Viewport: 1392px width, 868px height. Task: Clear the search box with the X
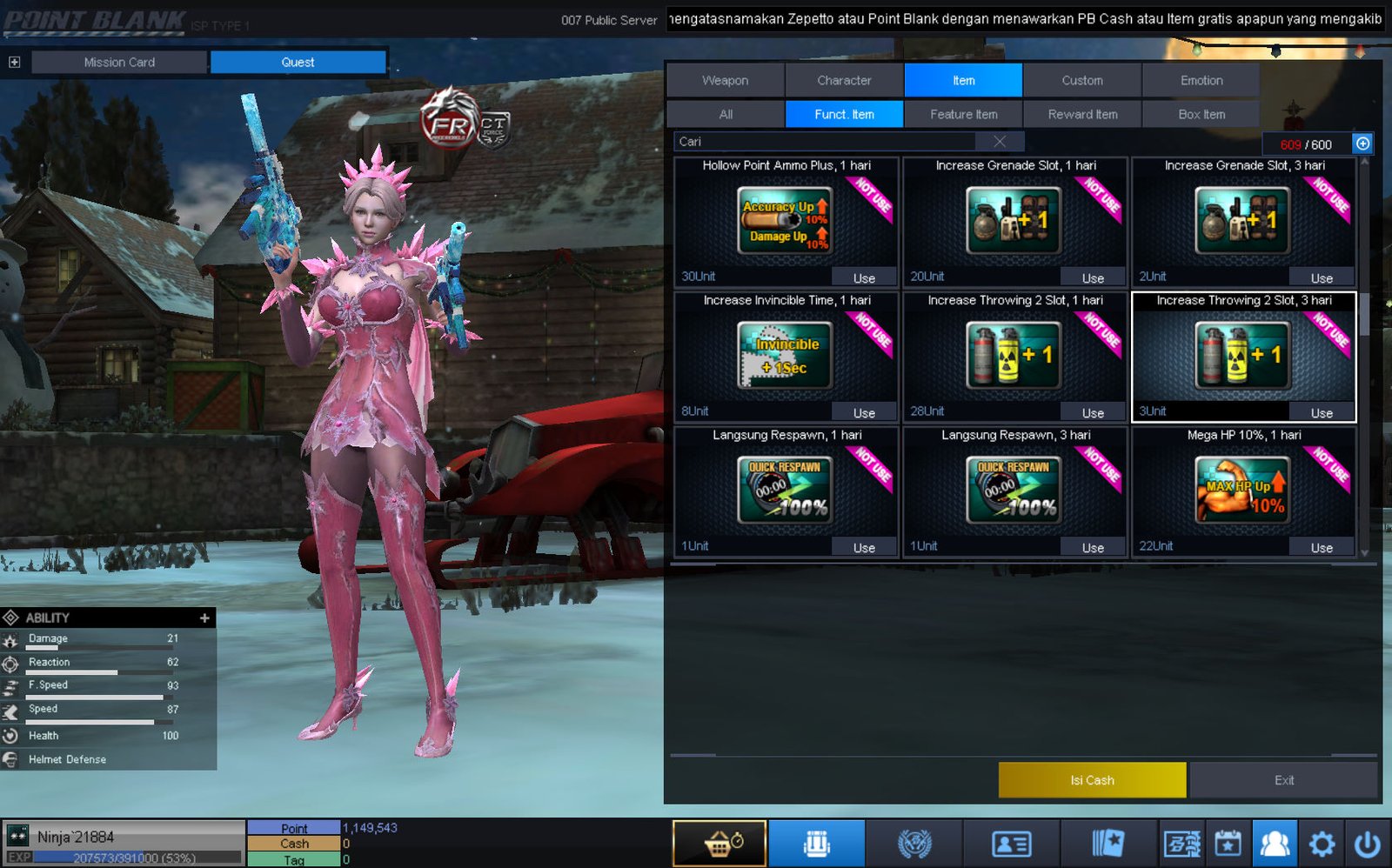point(1000,141)
